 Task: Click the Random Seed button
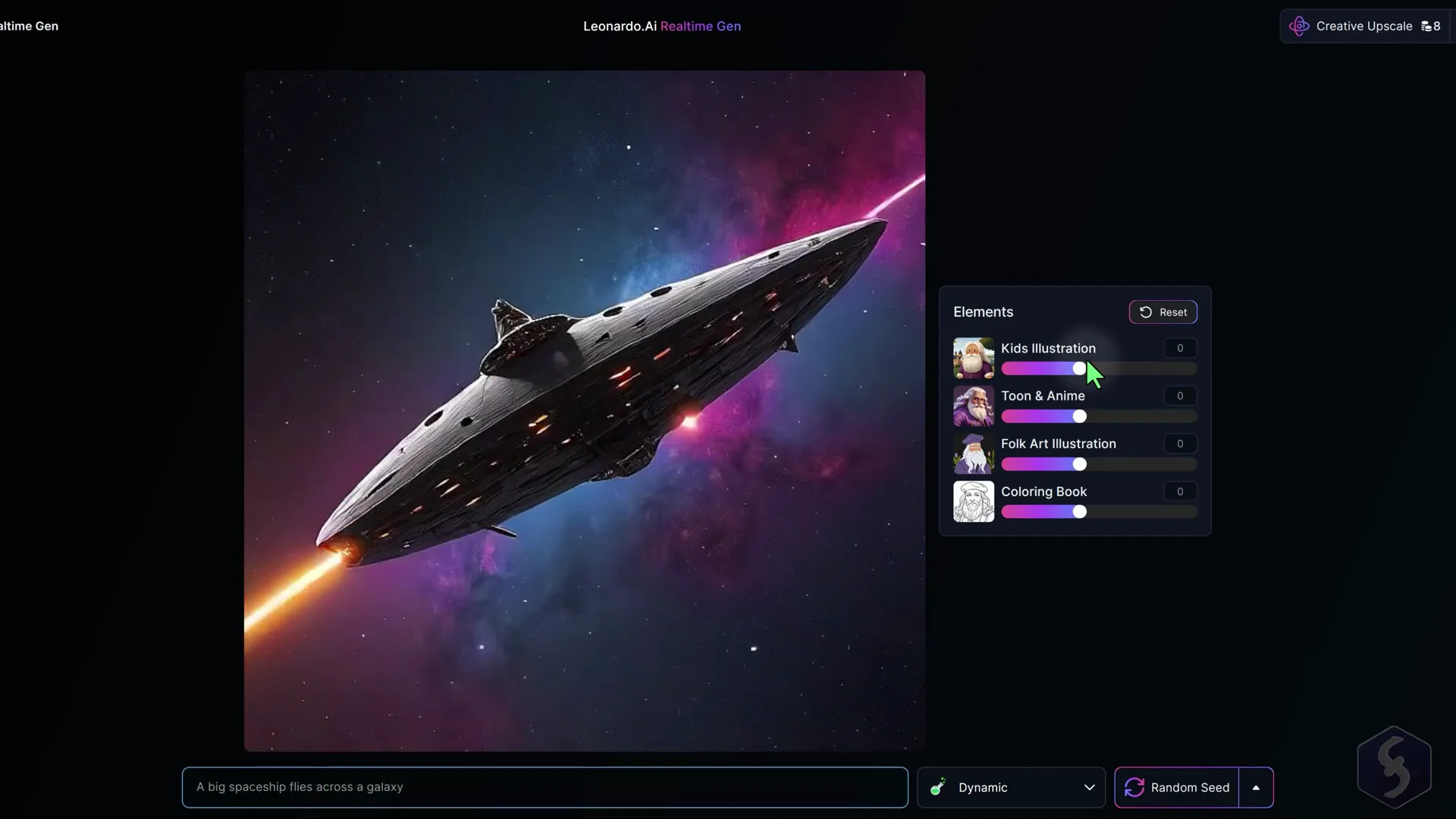pyautogui.click(x=1188, y=787)
